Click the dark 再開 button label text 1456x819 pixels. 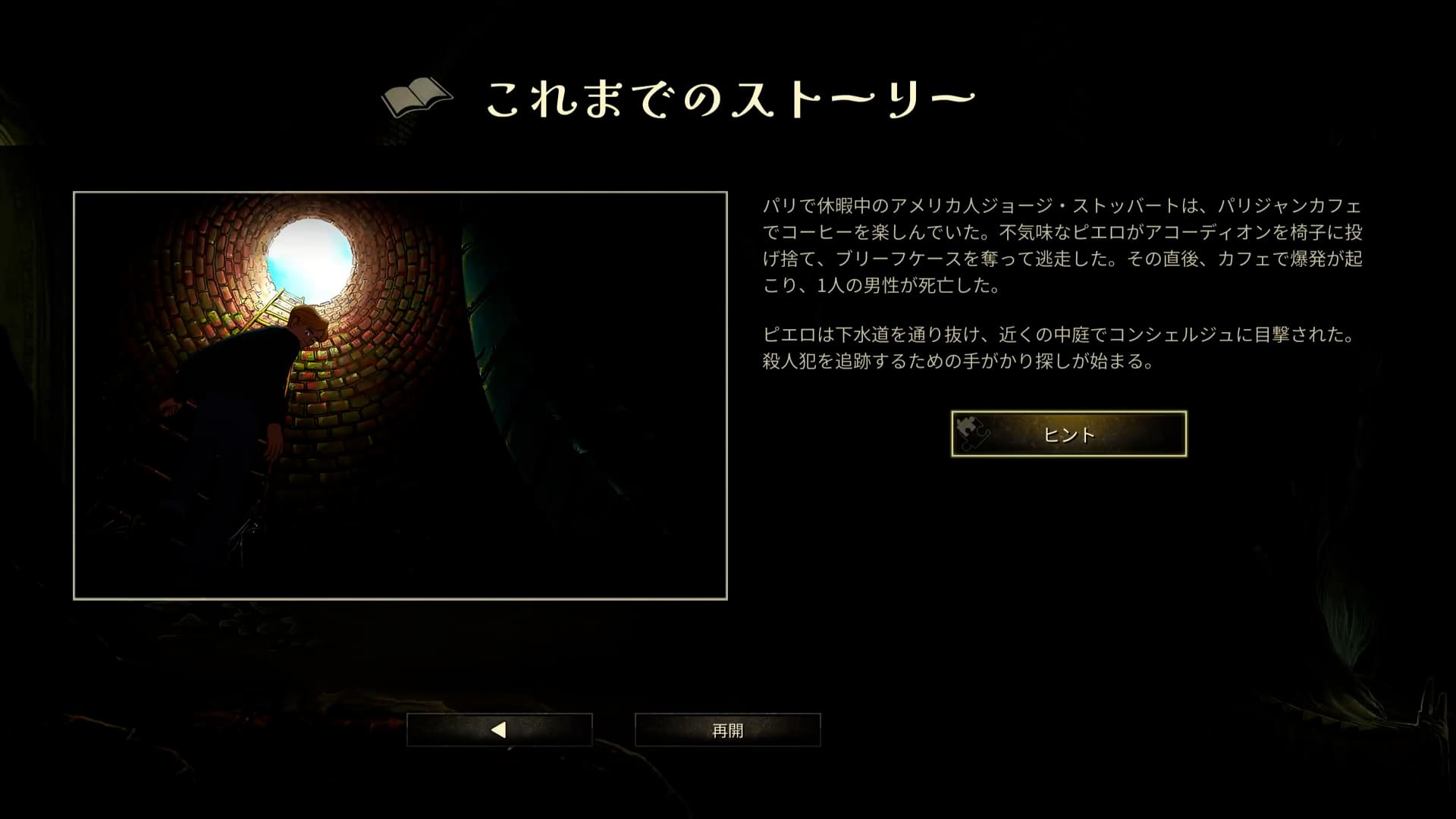tap(726, 729)
